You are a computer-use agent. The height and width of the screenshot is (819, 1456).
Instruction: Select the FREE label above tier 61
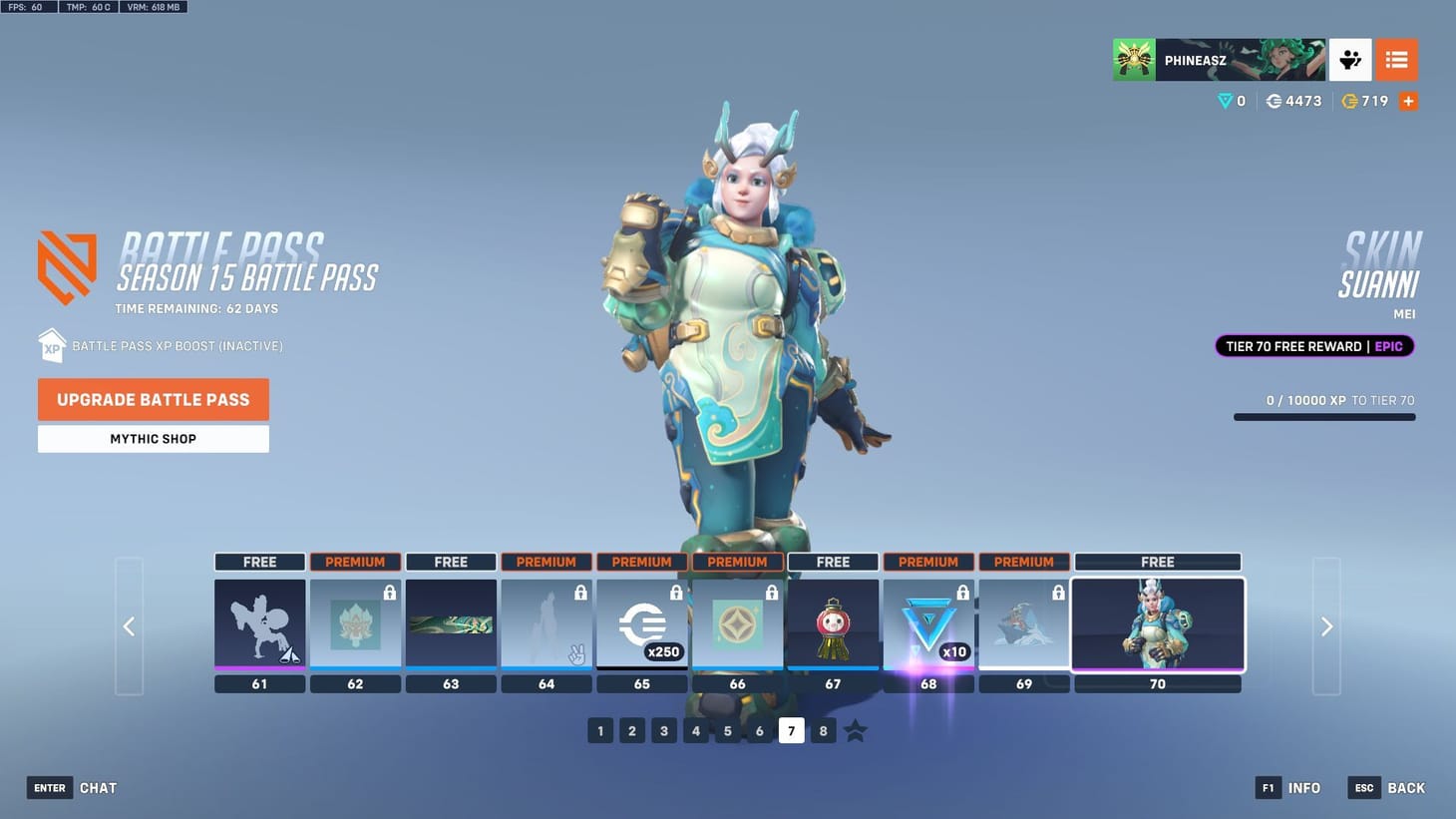(x=259, y=562)
